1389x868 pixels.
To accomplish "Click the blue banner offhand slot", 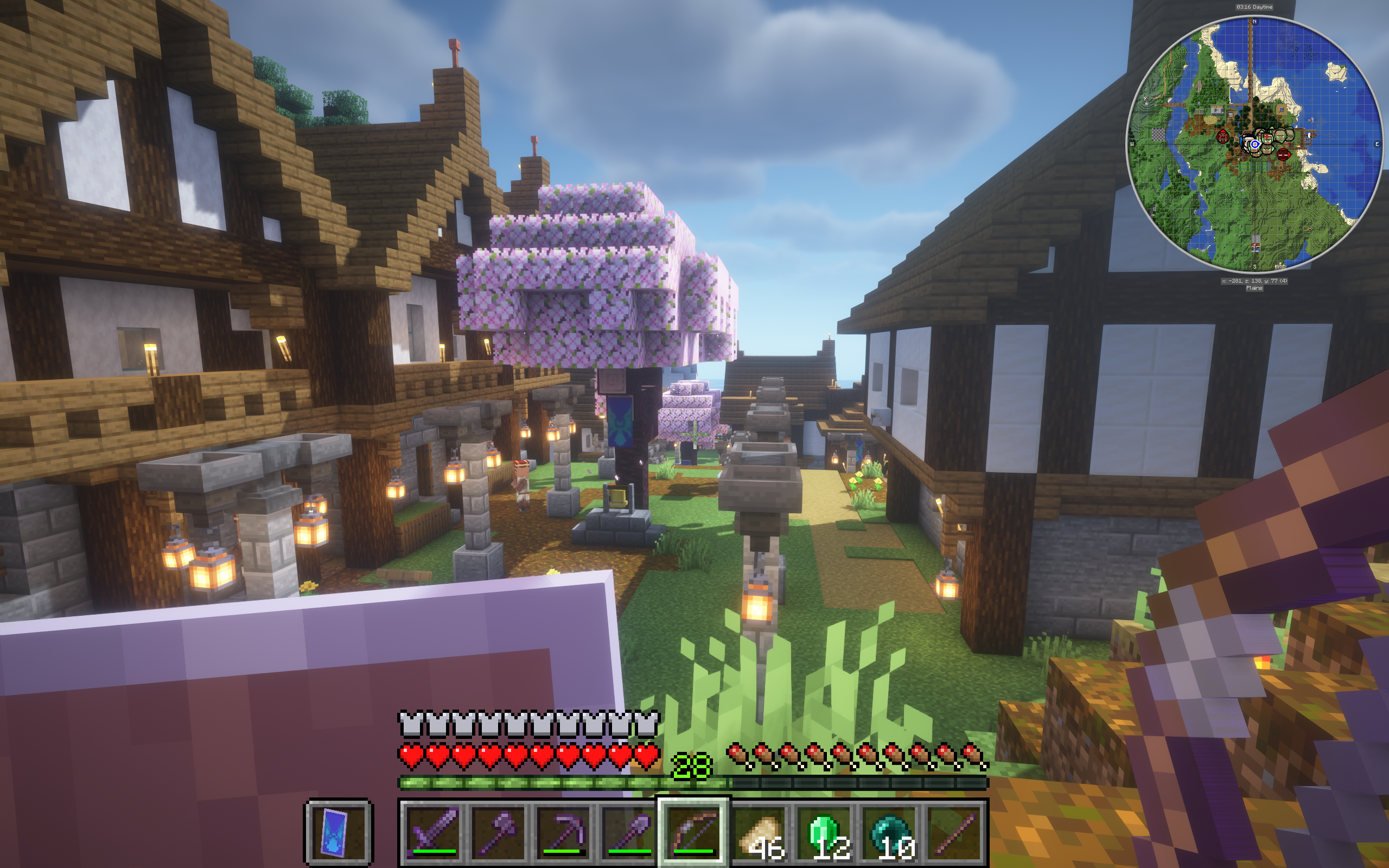I will [338, 831].
